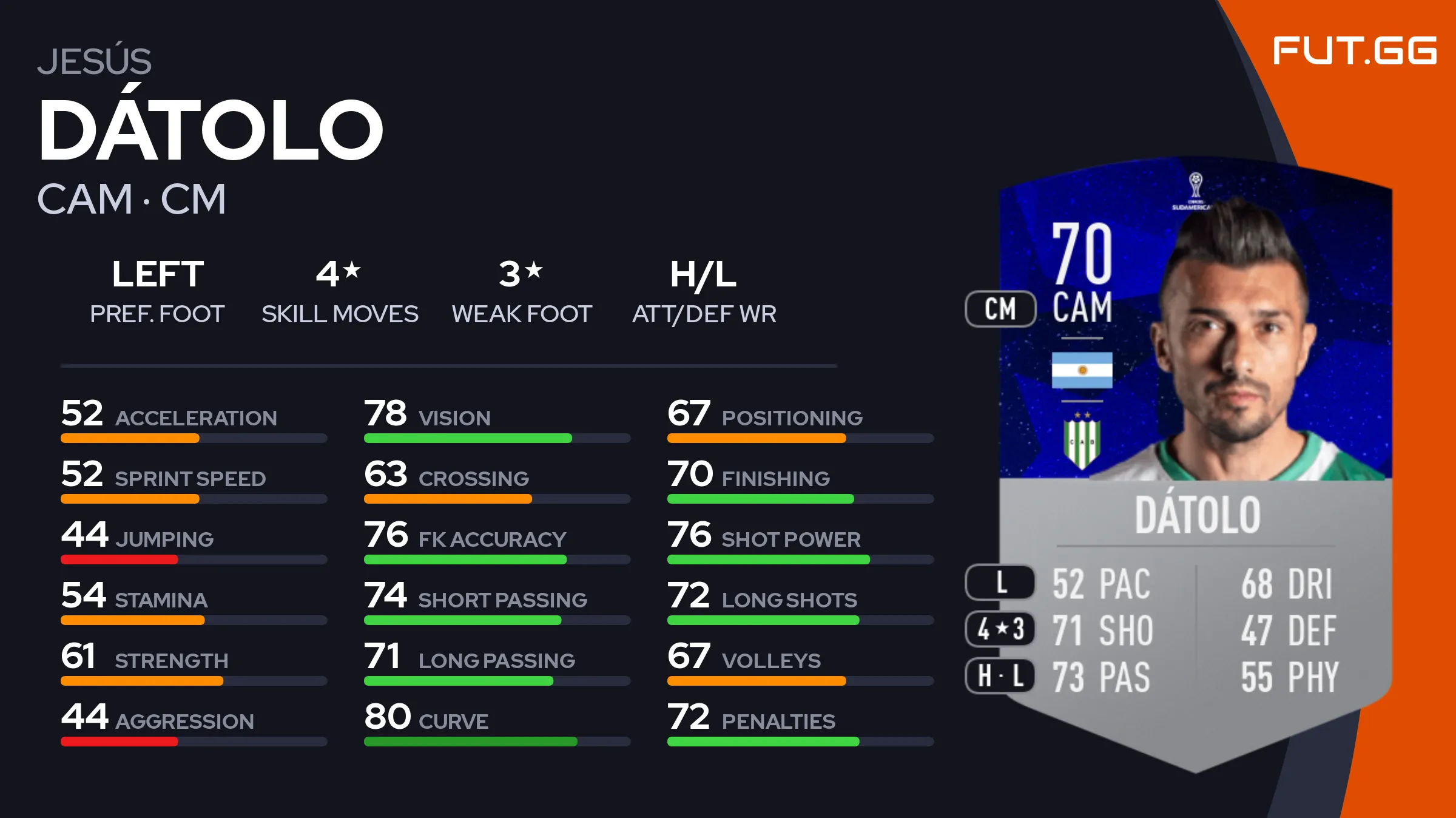Click the H·L work rate badge
1456x818 pixels.
pos(1000,675)
